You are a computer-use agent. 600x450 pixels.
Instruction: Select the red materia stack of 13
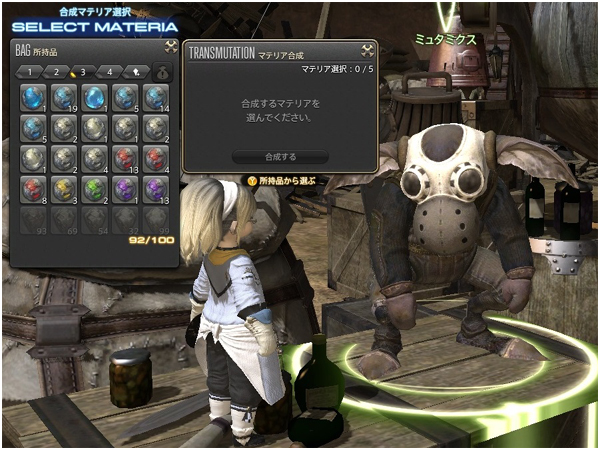coord(125,158)
